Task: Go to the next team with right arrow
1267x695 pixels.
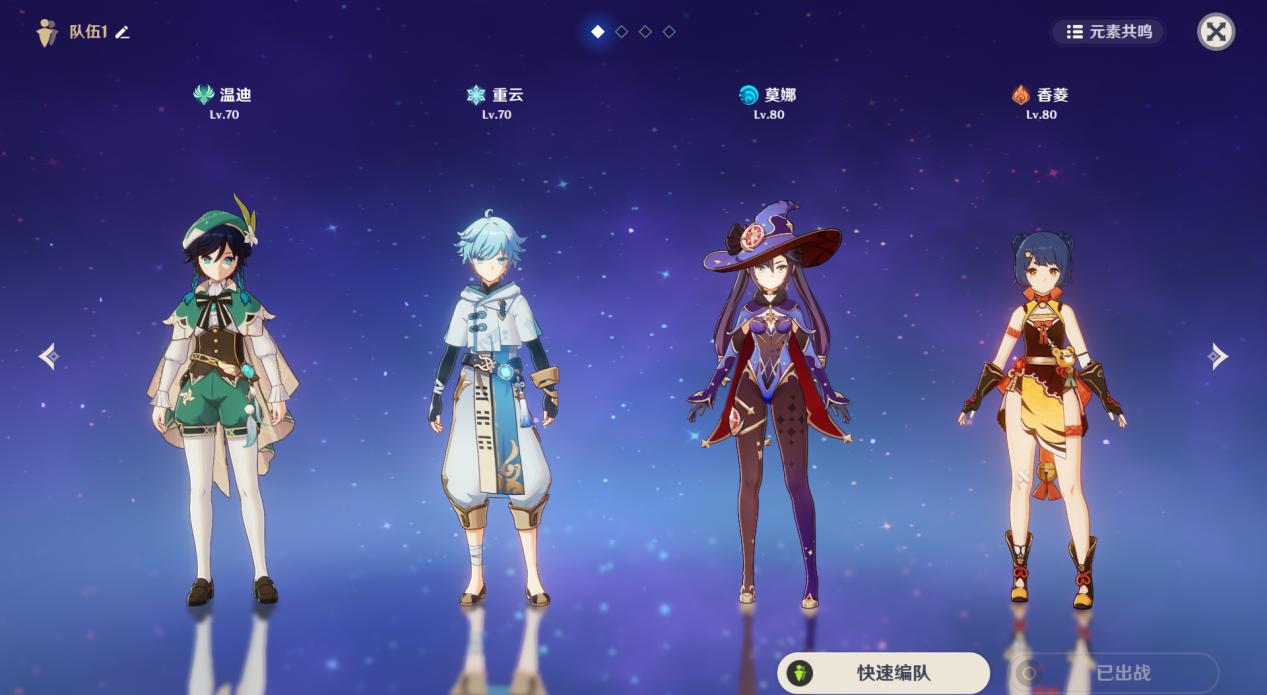Action: tap(1217, 356)
